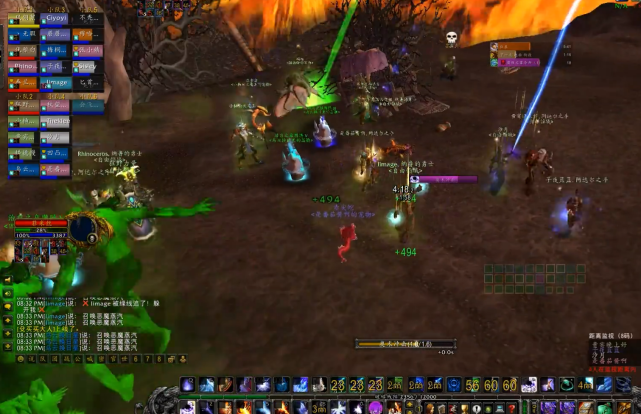Click the first action slot showing cooldown 56

click(x=471, y=385)
